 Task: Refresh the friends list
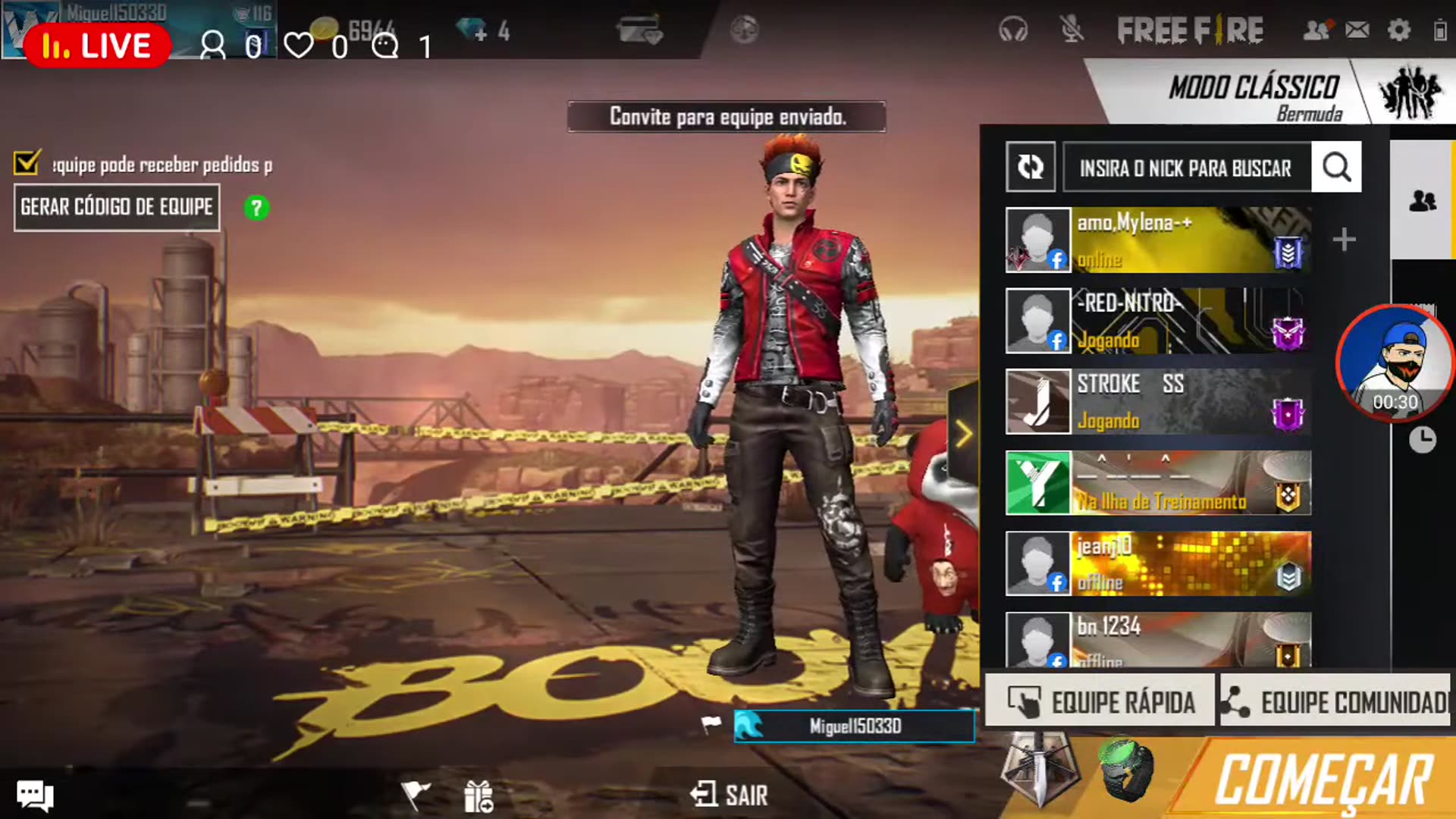[x=1031, y=167]
